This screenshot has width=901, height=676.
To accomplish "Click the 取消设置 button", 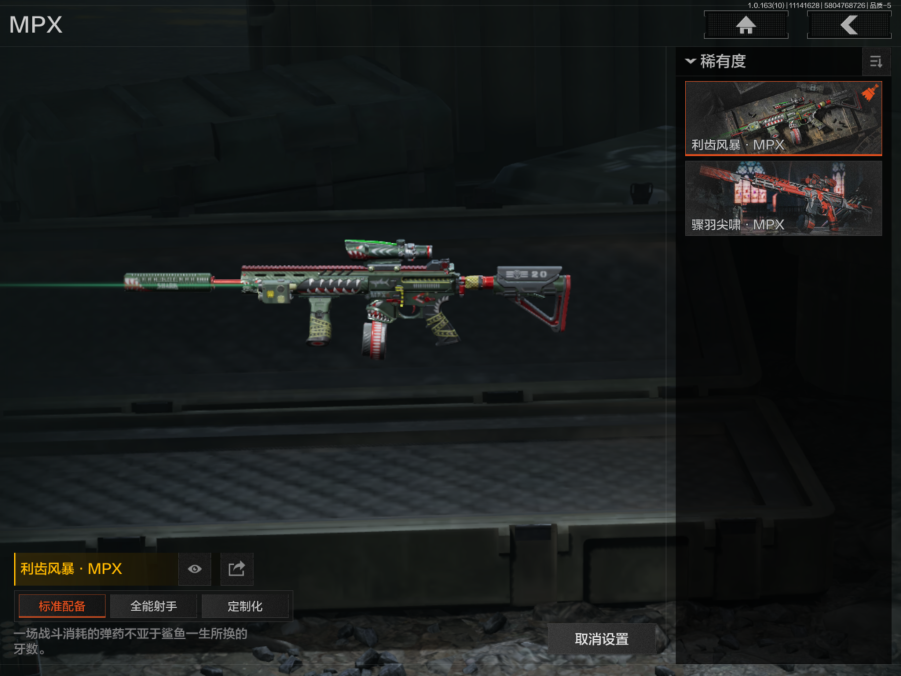I will tap(602, 639).
